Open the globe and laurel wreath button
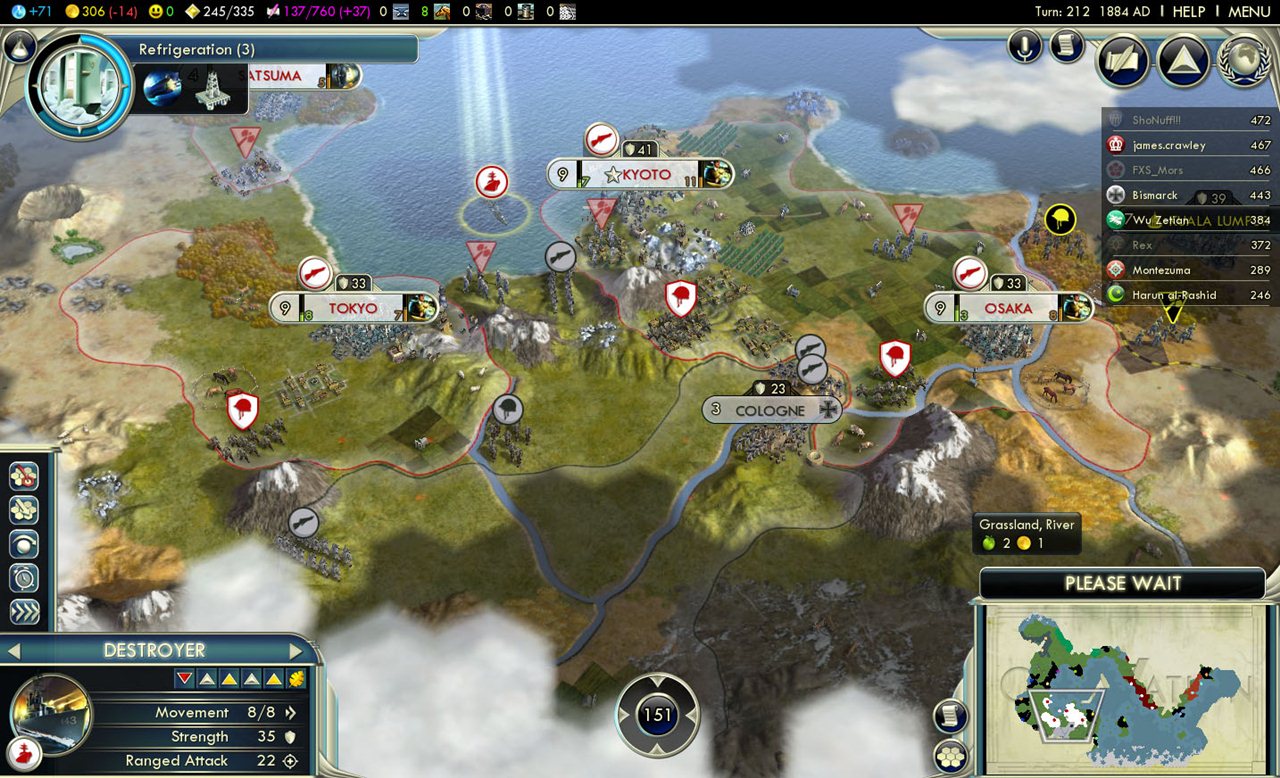Screen dimensions: 1280x778 1243,61
